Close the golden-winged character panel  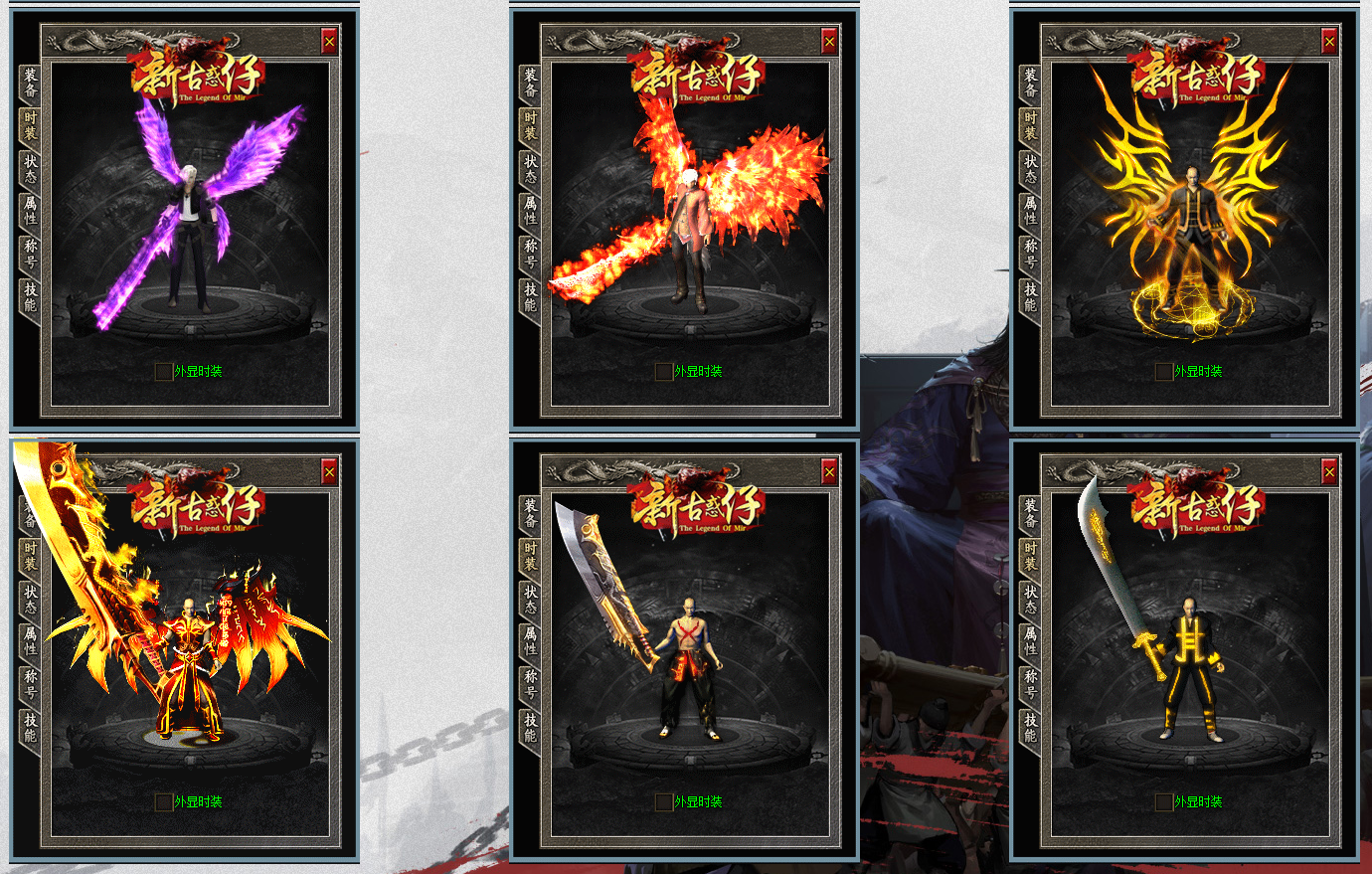coord(1329,41)
